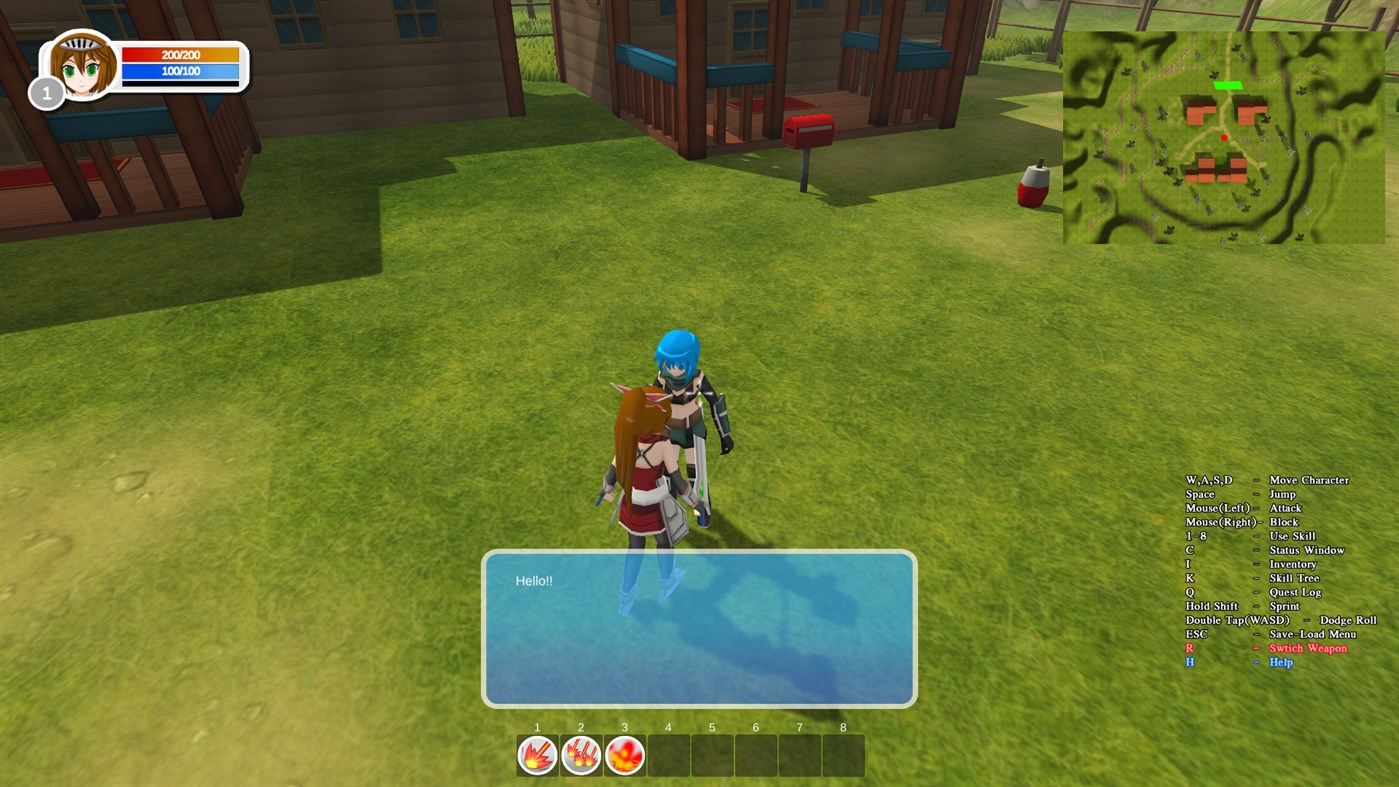This screenshot has height=787, width=1399.
Task: Select the empty skill slot 8
Action: [x=841, y=755]
